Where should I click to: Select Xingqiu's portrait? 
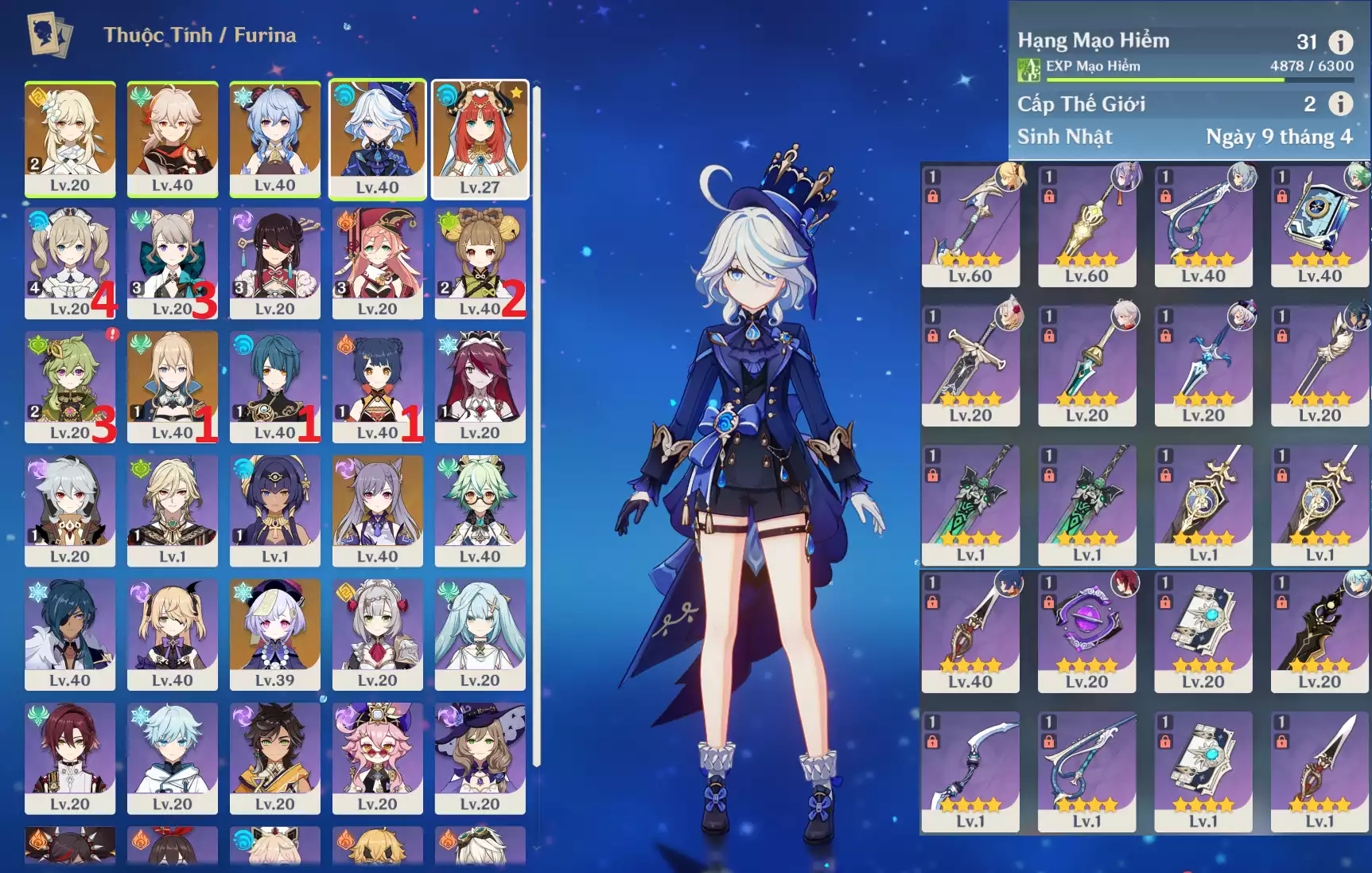point(274,386)
